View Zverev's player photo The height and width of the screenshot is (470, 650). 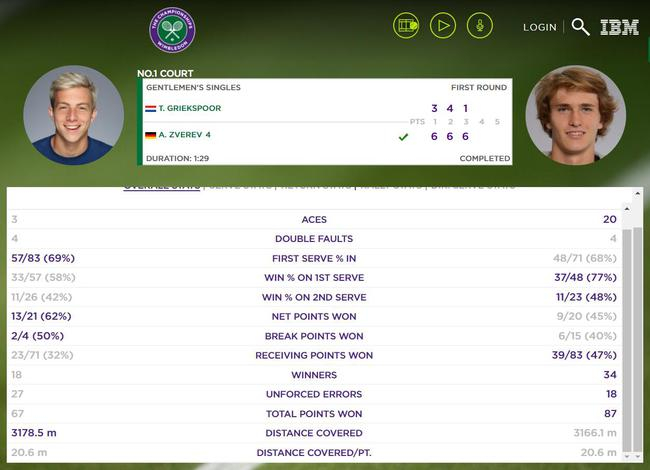click(x=575, y=116)
